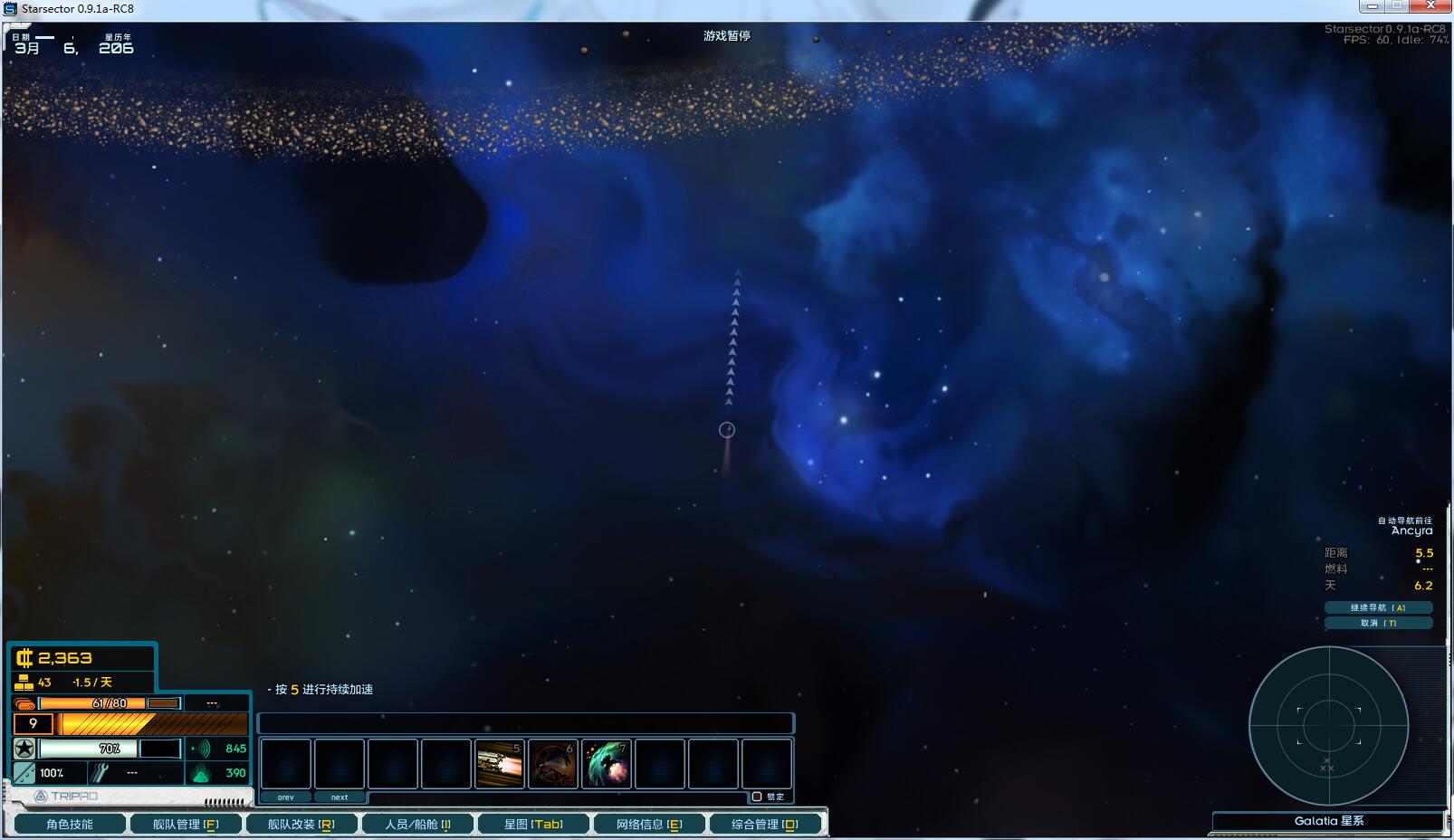Click 继续导航 to continue autopilot
The height and width of the screenshot is (840, 1454).
(1378, 607)
